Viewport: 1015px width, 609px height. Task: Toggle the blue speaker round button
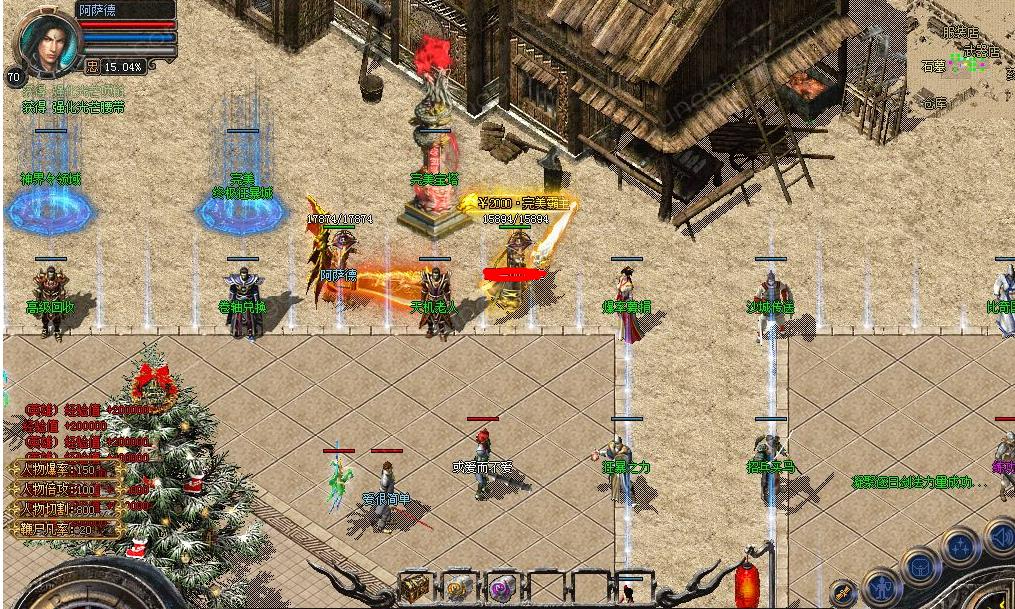1000,538
